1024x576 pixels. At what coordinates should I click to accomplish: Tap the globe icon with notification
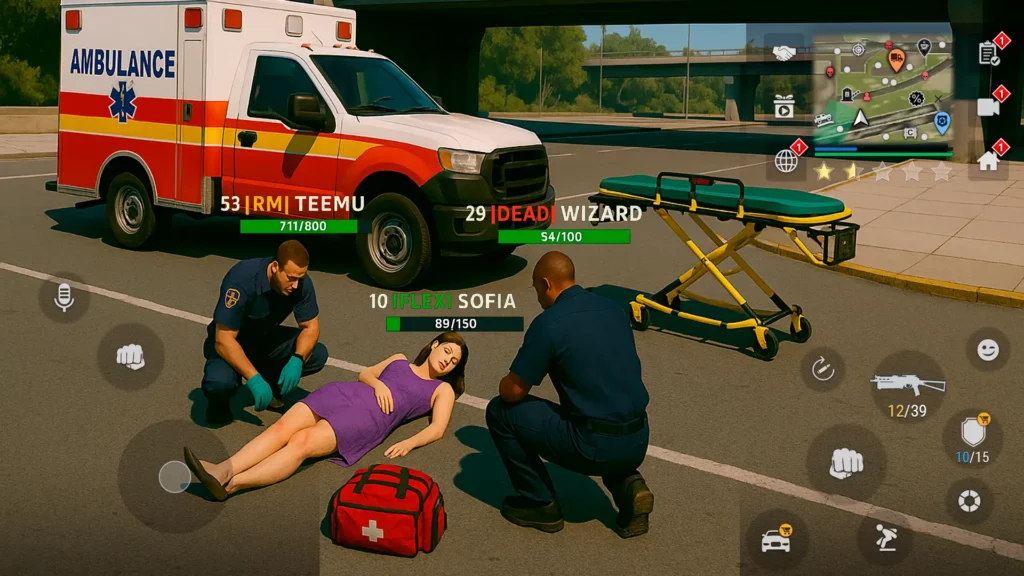(x=787, y=160)
